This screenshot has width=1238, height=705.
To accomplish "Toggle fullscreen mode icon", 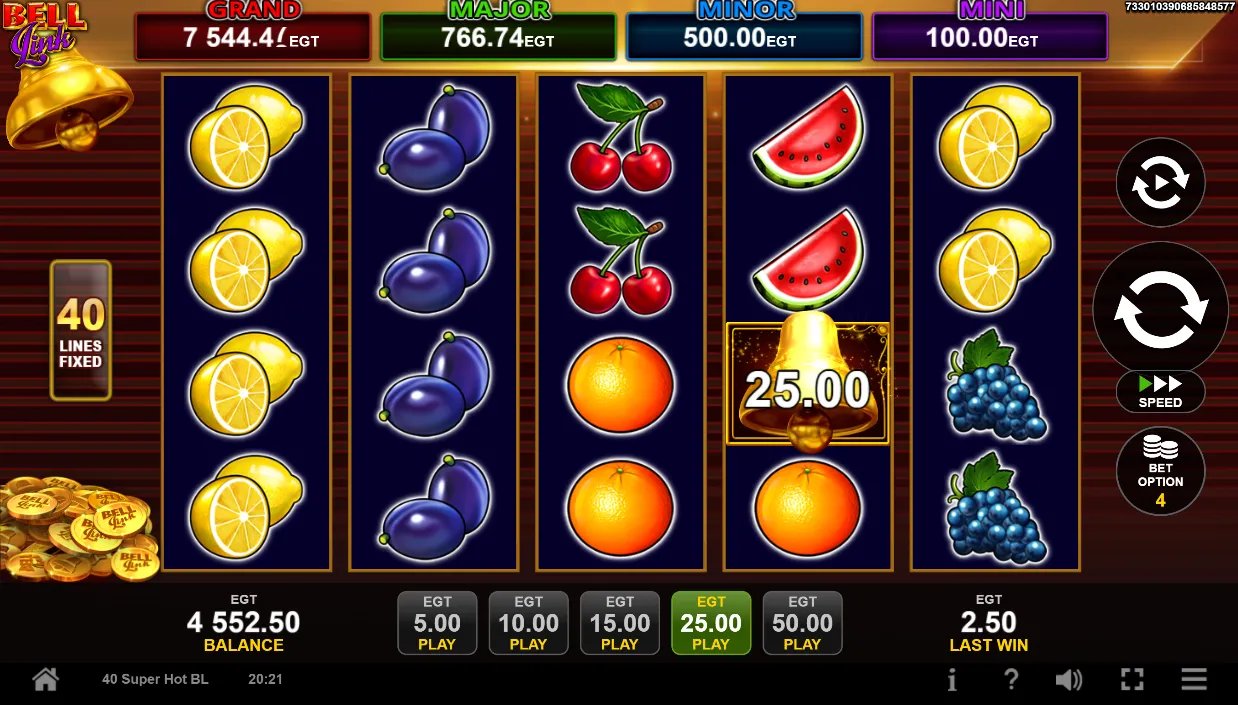I will coord(1132,680).
